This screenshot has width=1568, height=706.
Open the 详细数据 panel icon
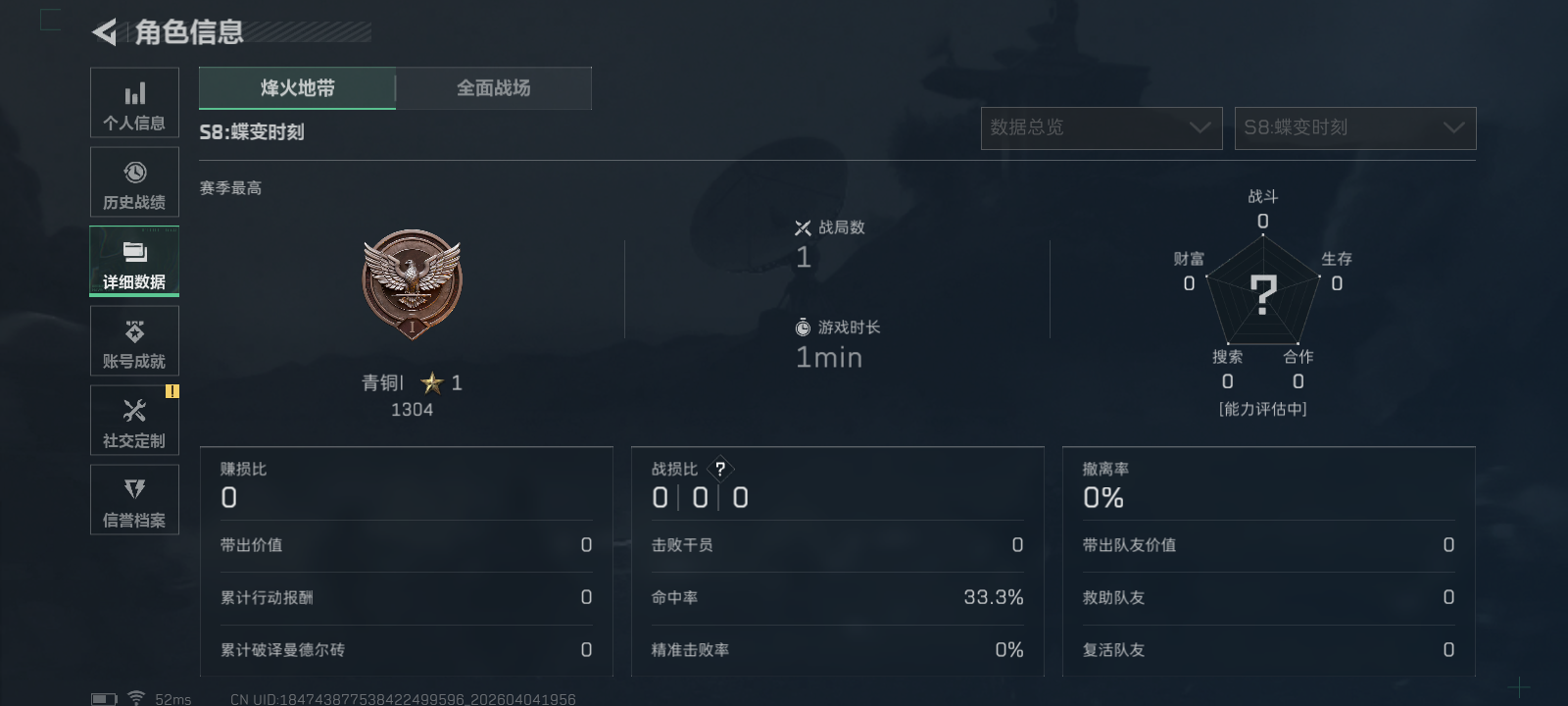pyautogui.click(x=134, y=260)
